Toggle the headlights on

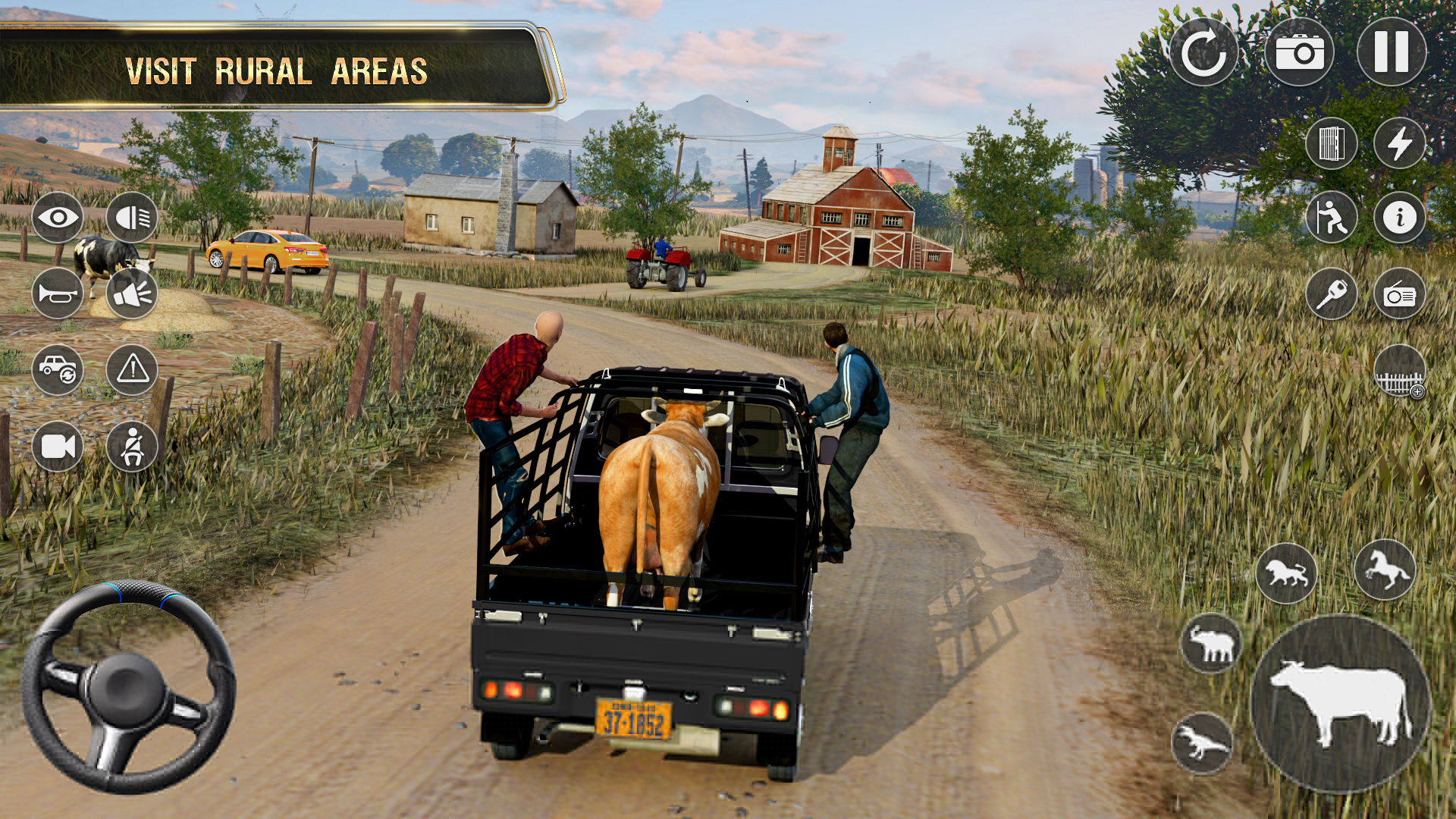pos(132,218)
